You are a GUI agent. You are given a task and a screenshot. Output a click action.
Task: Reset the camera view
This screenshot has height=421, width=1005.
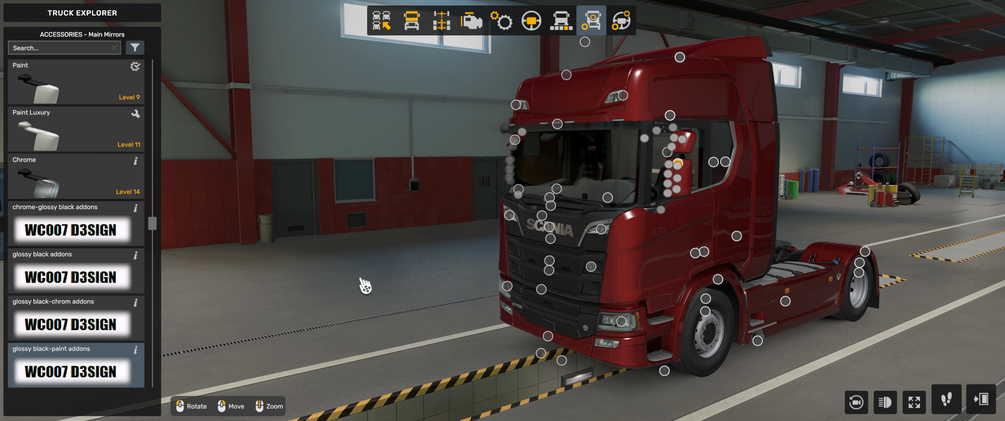point(856,402)
